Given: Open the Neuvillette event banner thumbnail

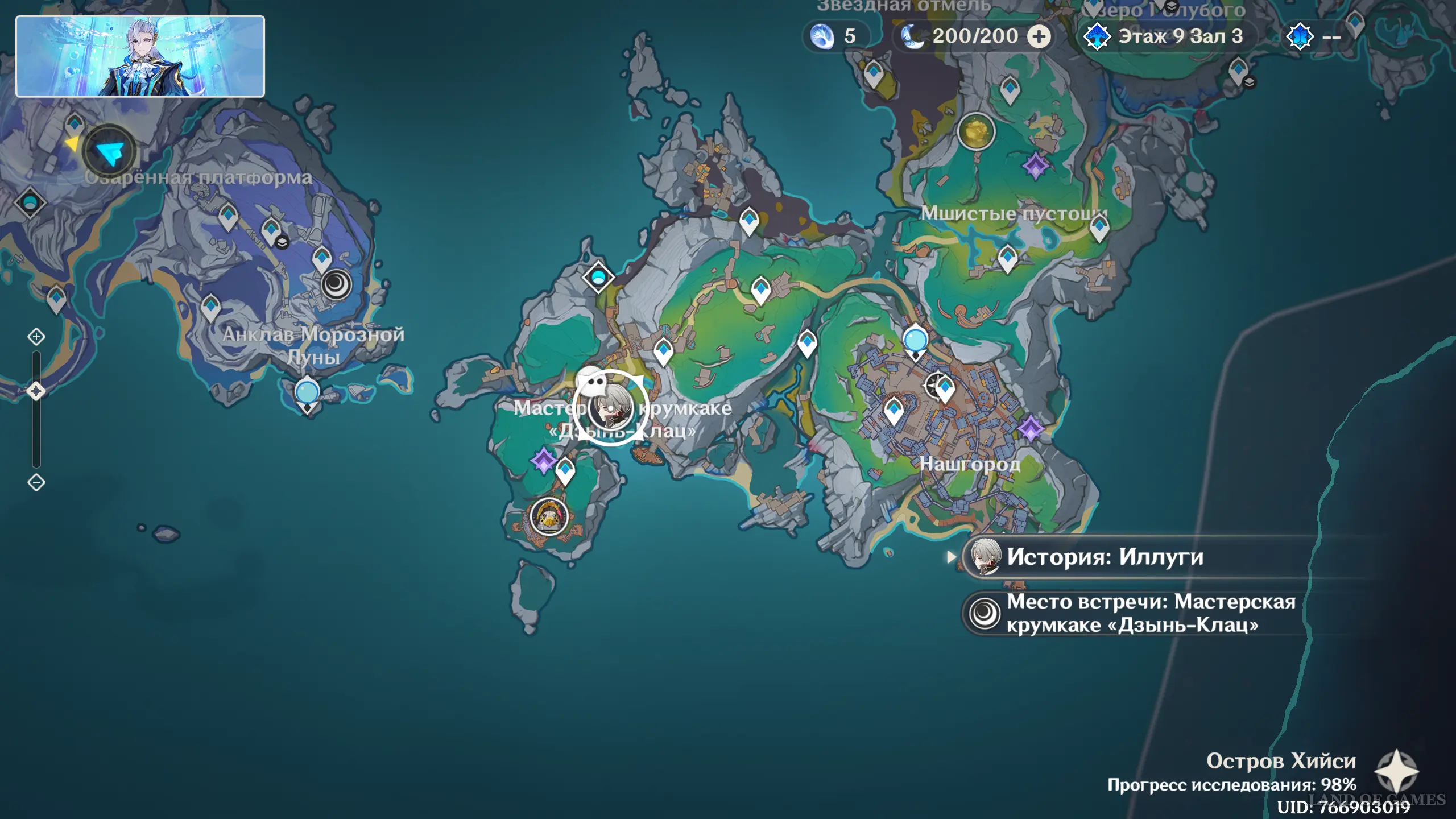Looking at the screenshot, I should point(140,56).
